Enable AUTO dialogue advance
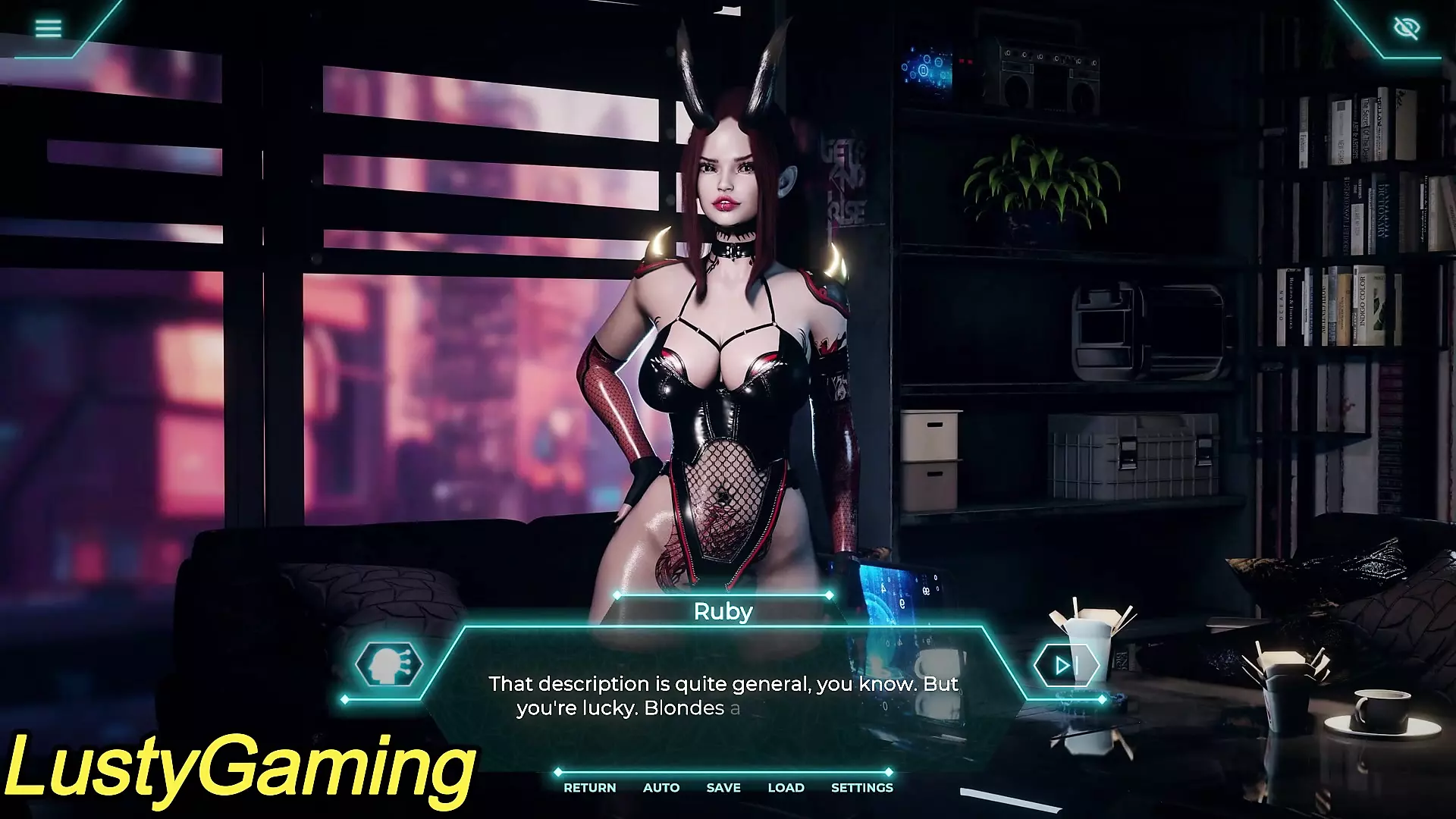The image size is (1456, 819). [x=661, y=788]
